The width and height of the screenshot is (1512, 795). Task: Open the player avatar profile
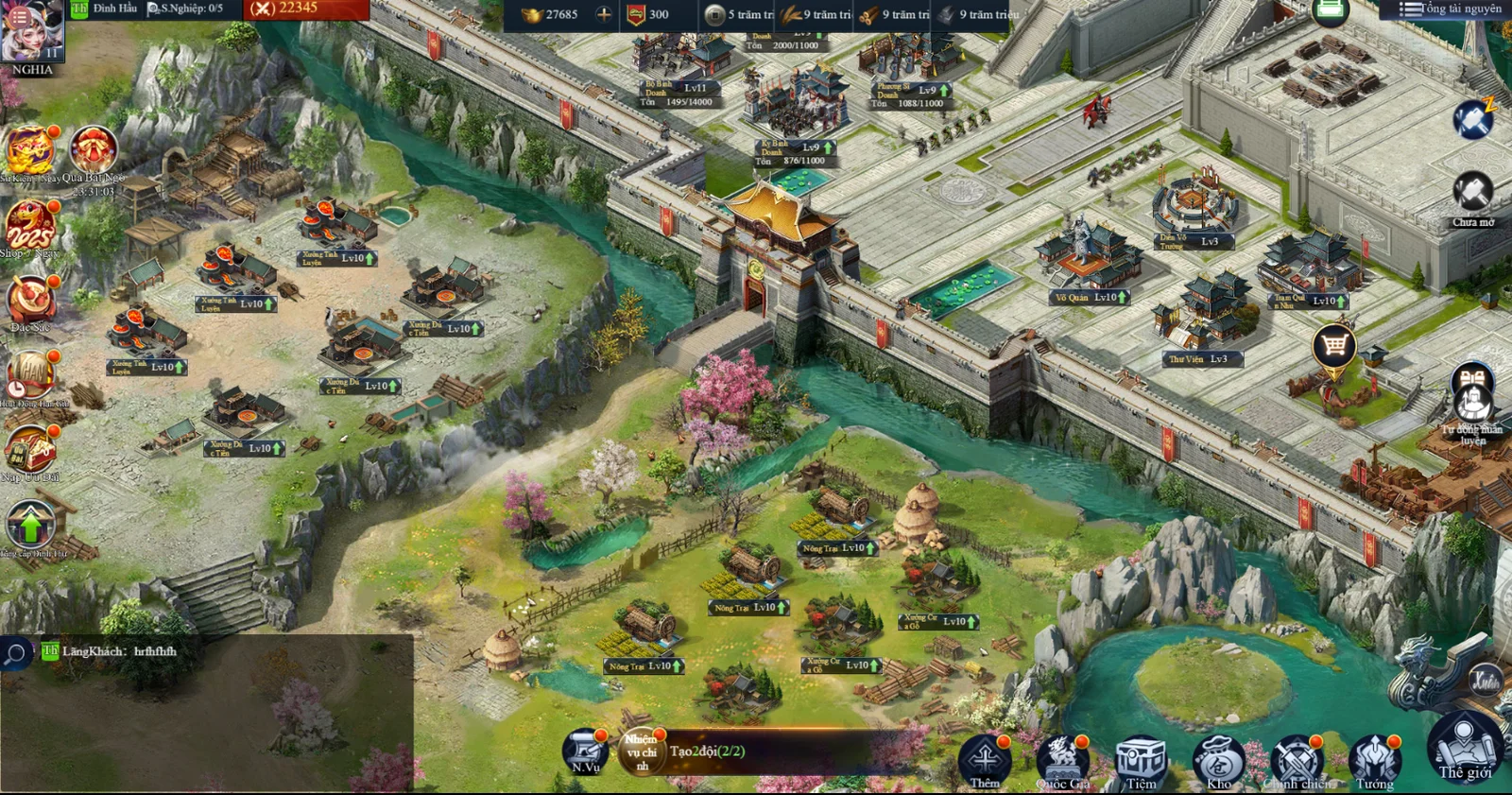(32, 32)
